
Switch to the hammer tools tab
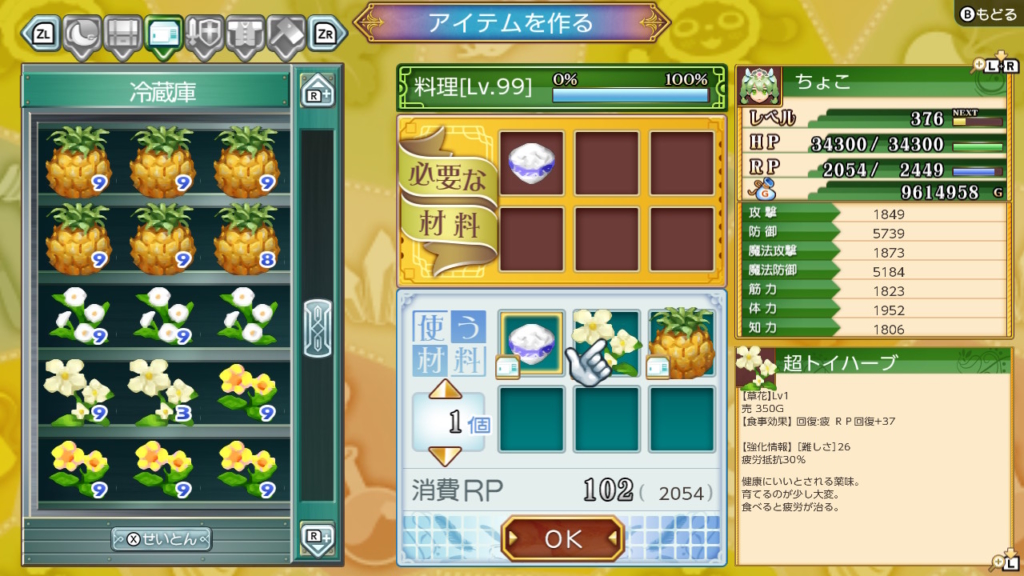coord(283,34)
